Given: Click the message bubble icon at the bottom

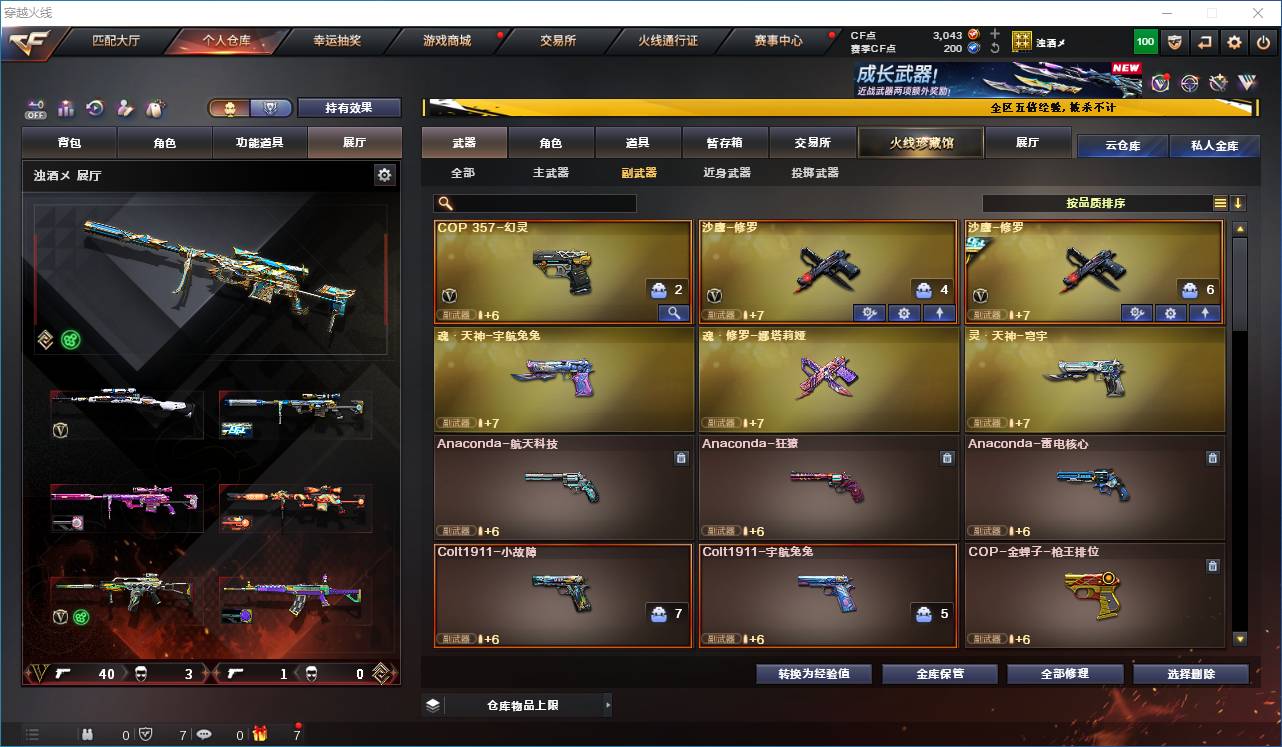Looking at the screenshot, I should 204,736.
